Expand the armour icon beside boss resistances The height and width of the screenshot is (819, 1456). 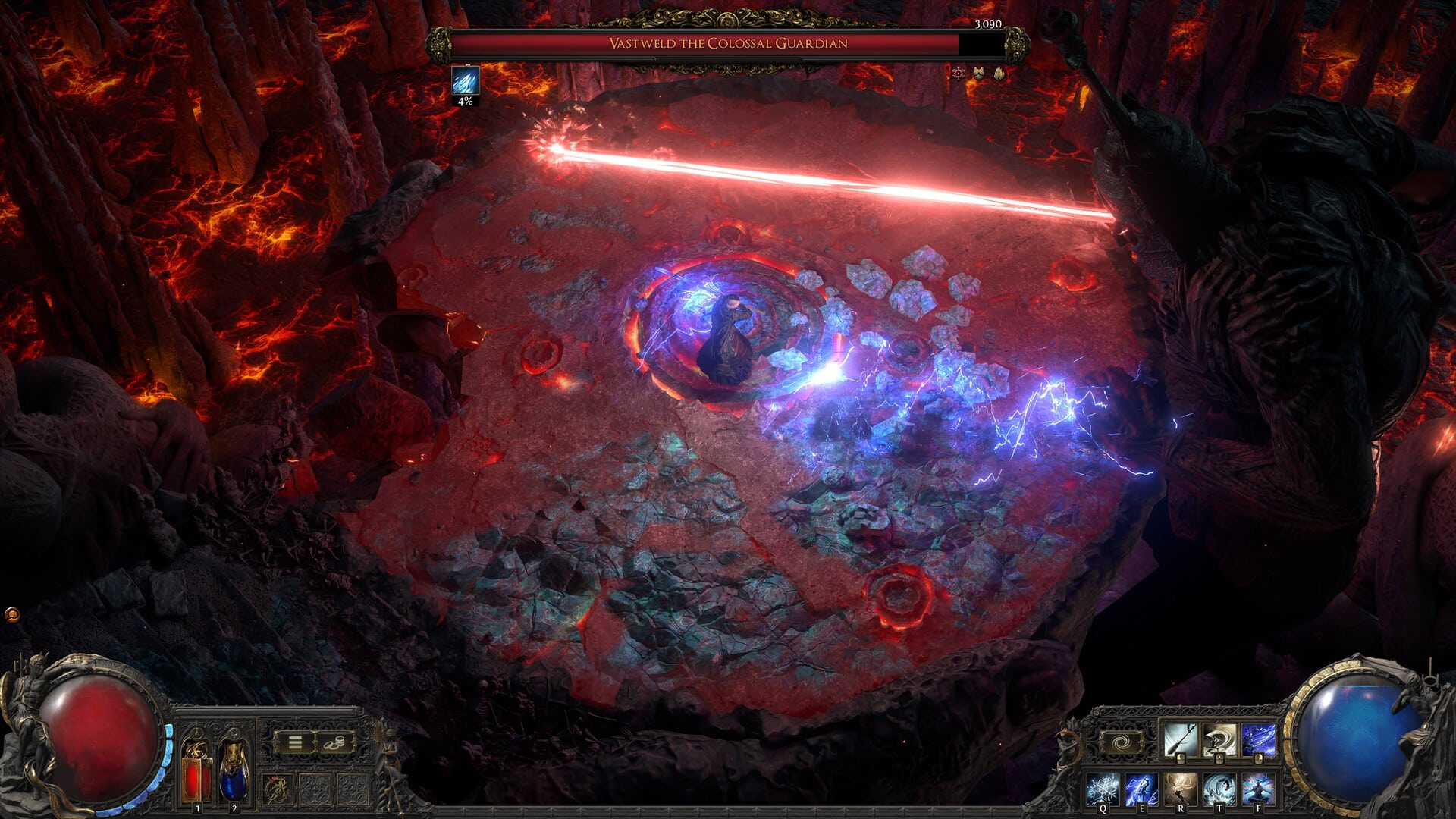[x=978, y=72]
